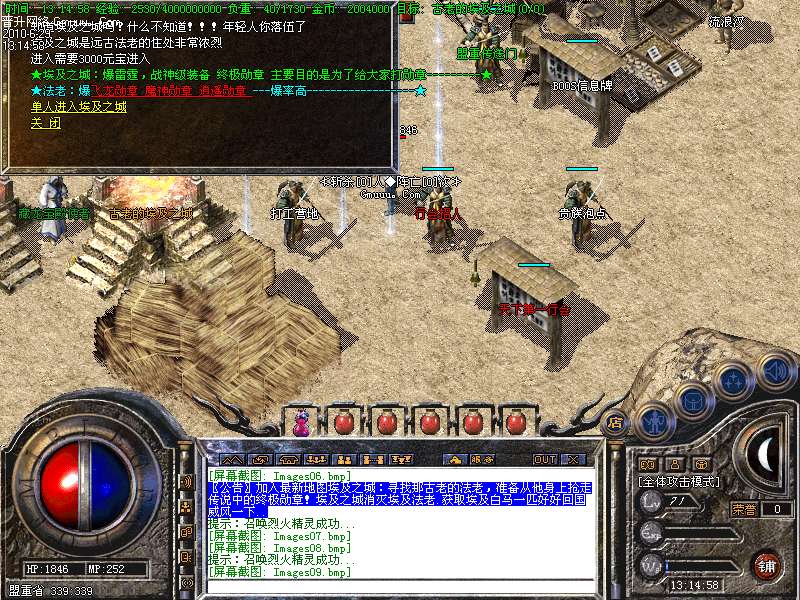
Task: Click the red 铺 stall button
Action: (766, 565)
